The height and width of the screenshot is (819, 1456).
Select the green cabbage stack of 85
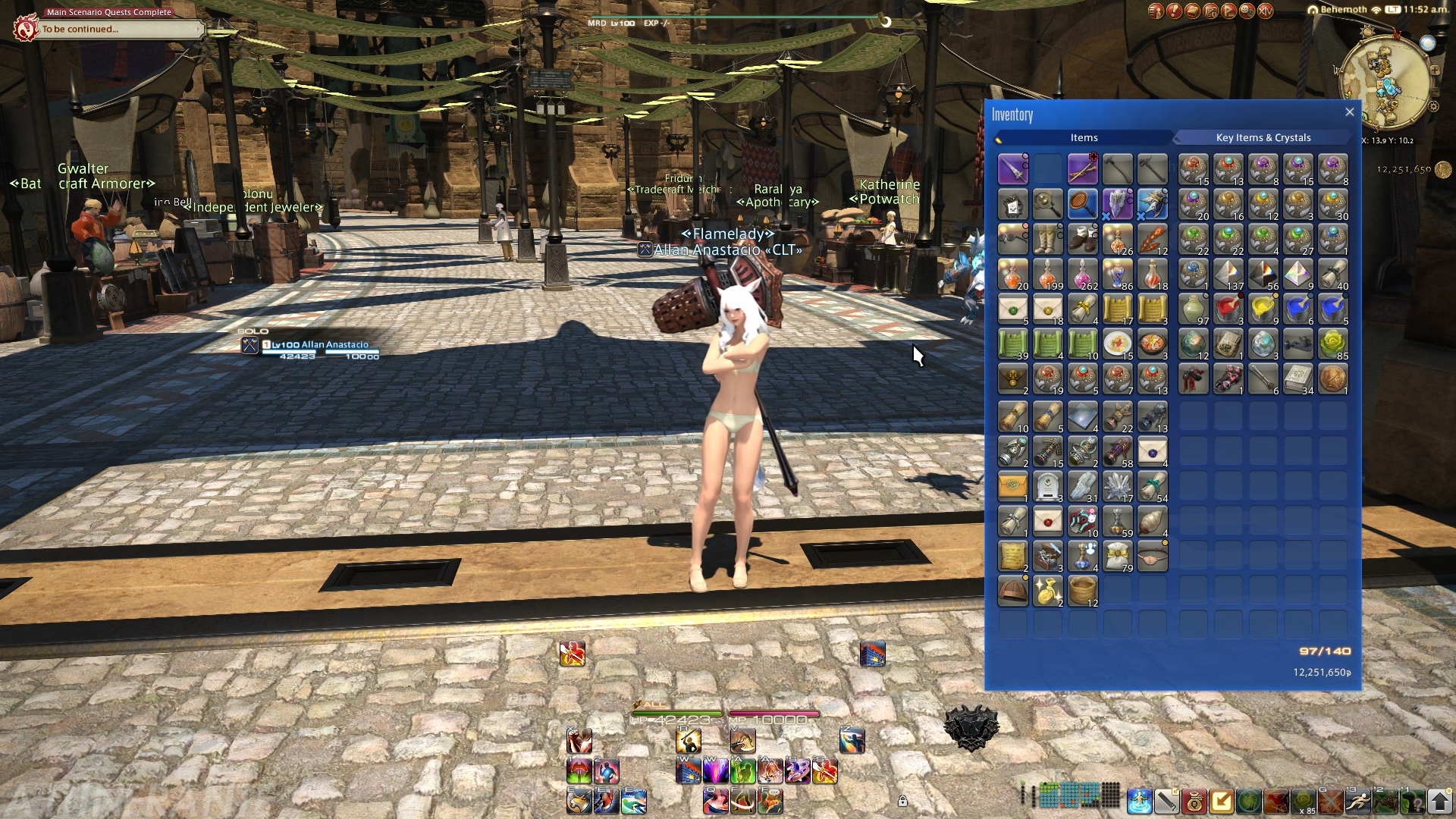coord(1332,344)
